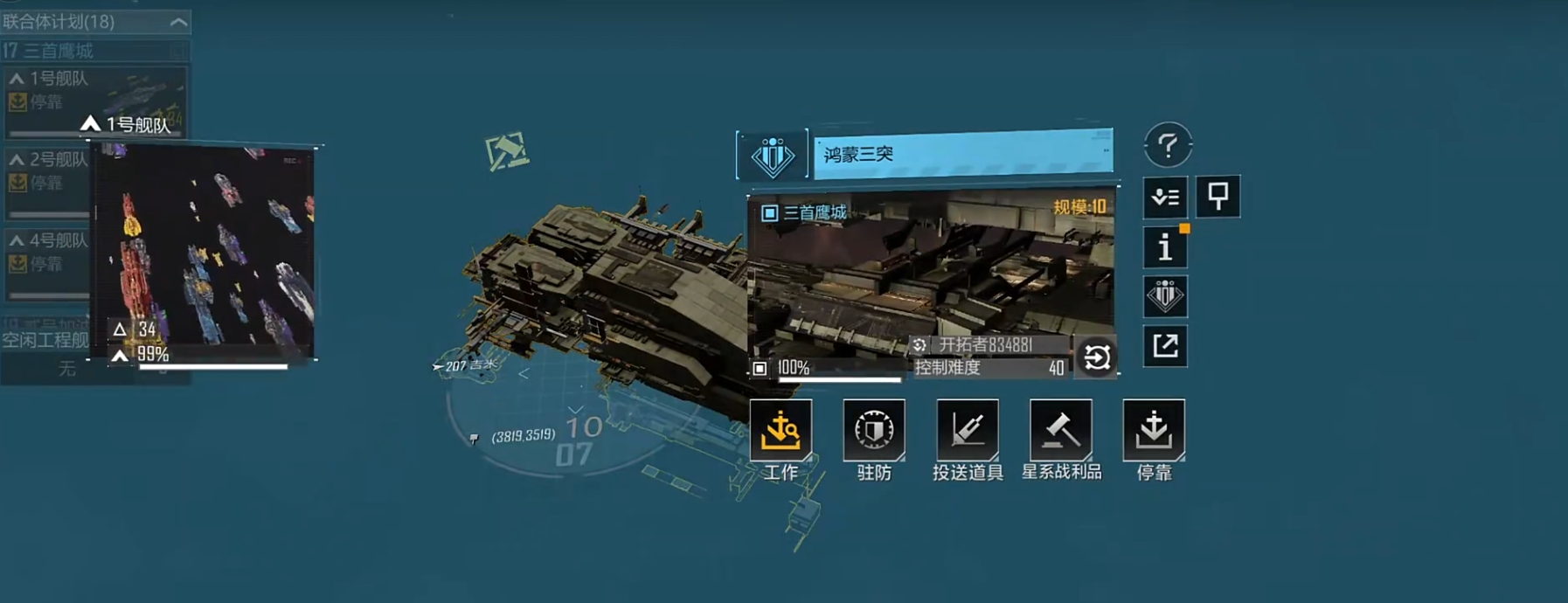The width and height of the screenshot is (1568, 603).
Task: Open the download list icon
Action: (1165, 197)
